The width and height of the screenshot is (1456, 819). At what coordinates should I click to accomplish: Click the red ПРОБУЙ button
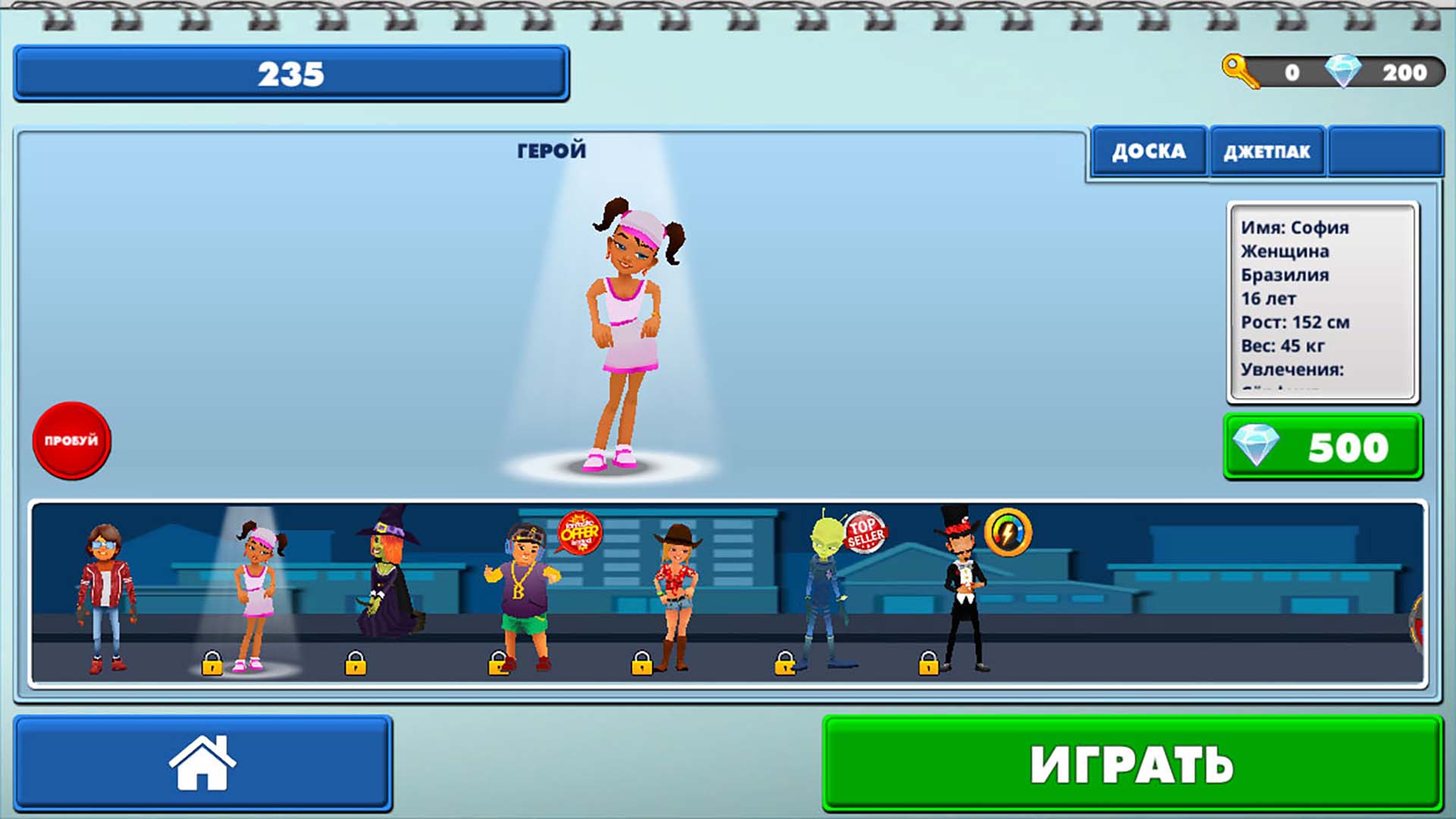click(71, 442)
